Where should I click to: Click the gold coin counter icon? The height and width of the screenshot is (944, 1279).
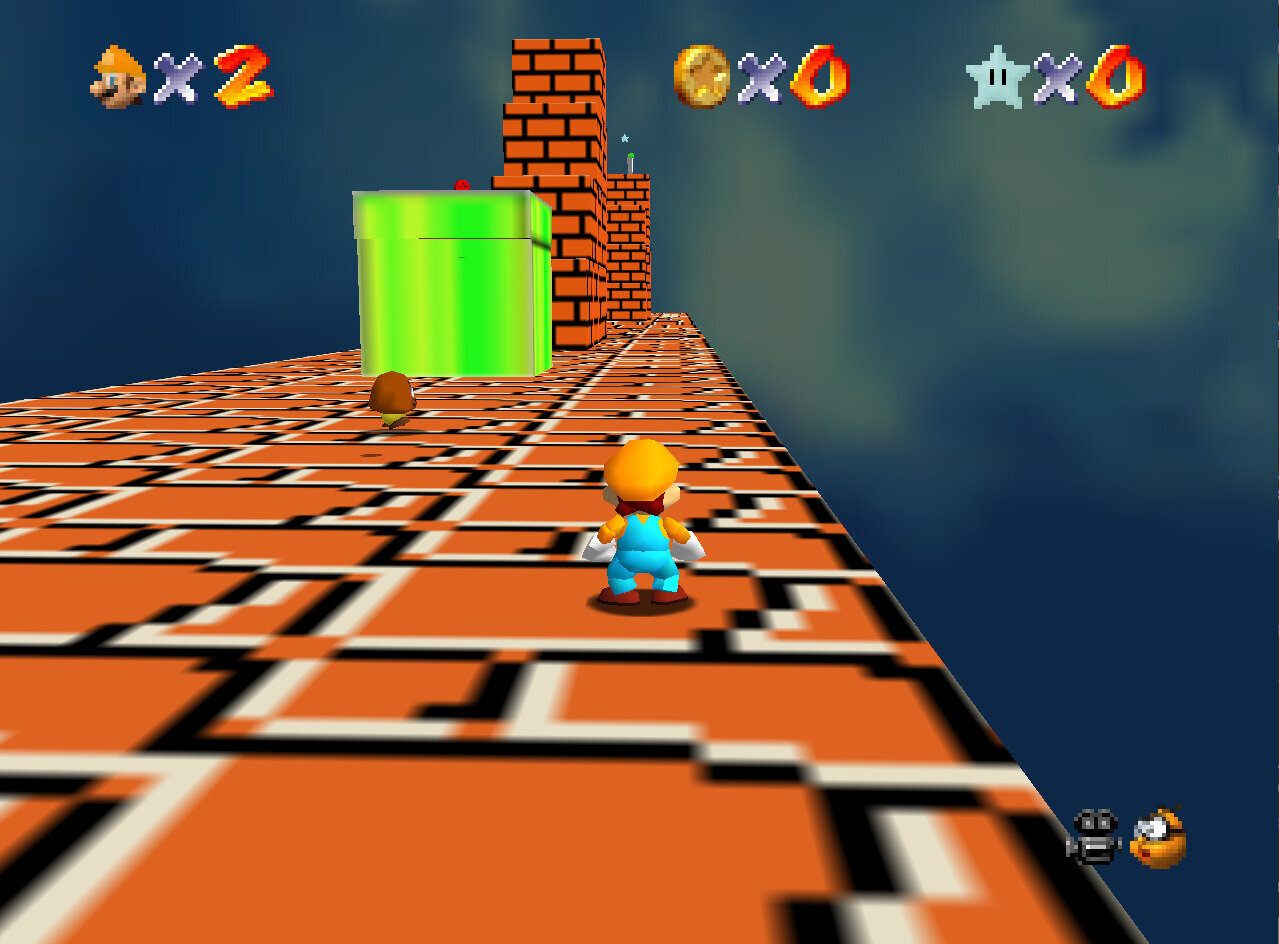tap(702, 76)
